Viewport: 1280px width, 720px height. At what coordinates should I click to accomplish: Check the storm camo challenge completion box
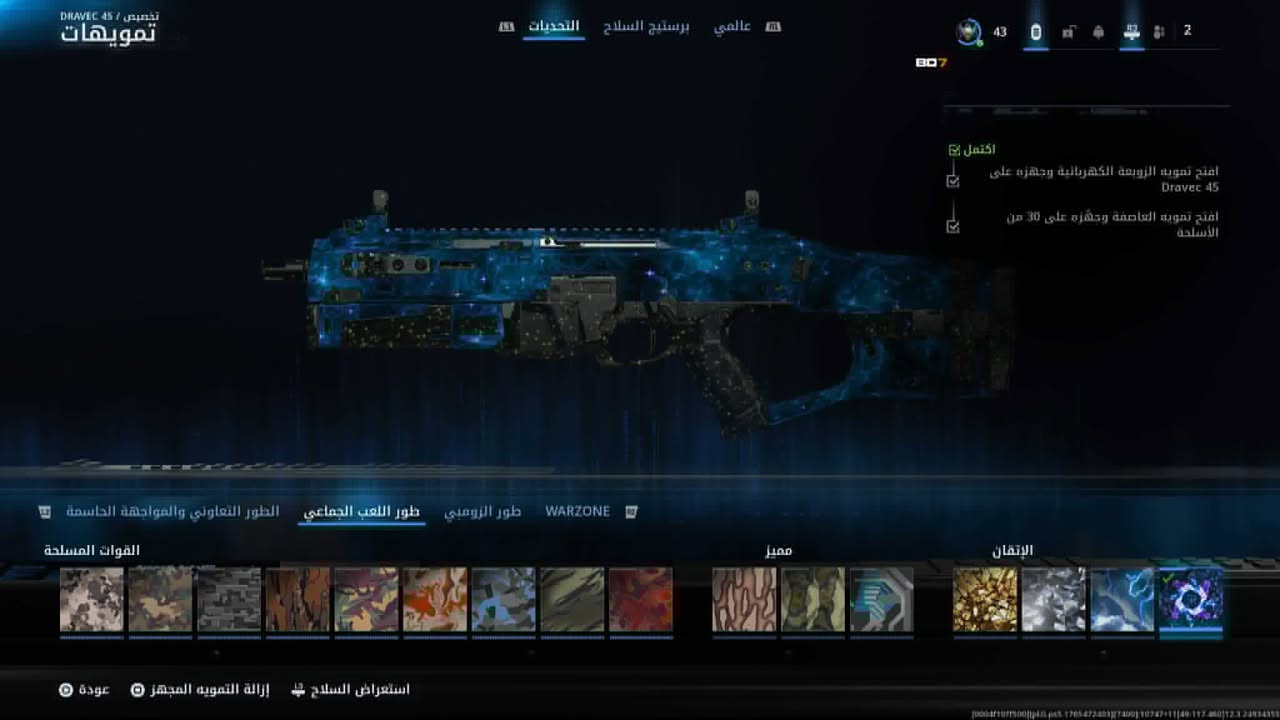coord(952,228)
